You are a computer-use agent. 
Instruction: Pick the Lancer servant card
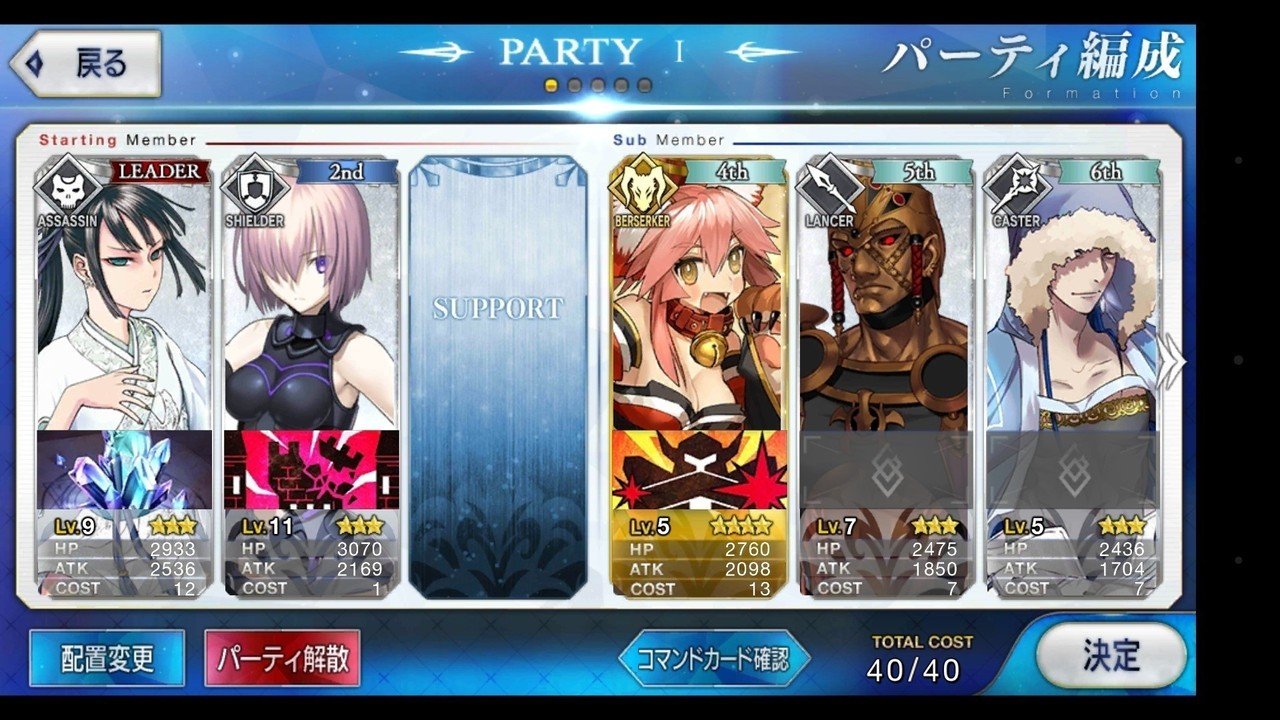pyautogui.click(x=884, y=300)
